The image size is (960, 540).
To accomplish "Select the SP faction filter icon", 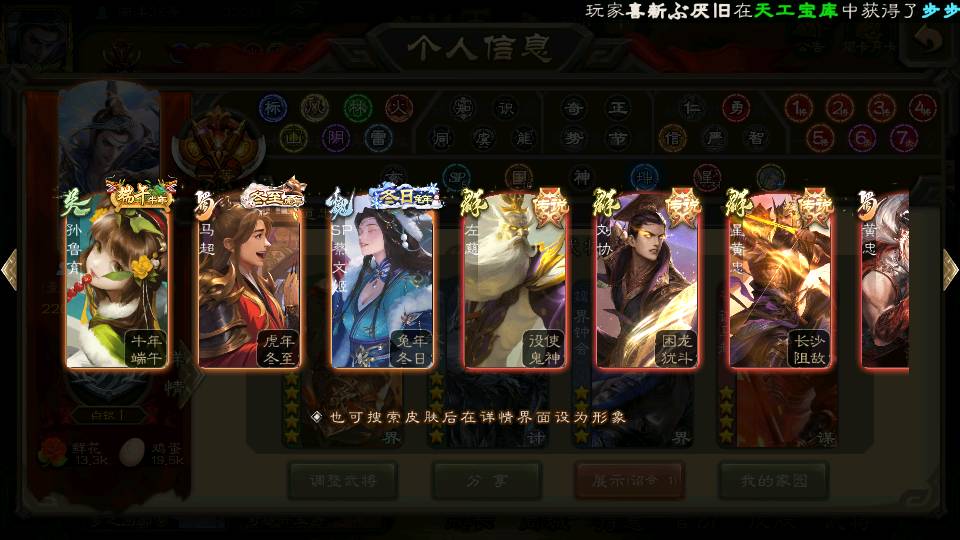I will point(456,177).
